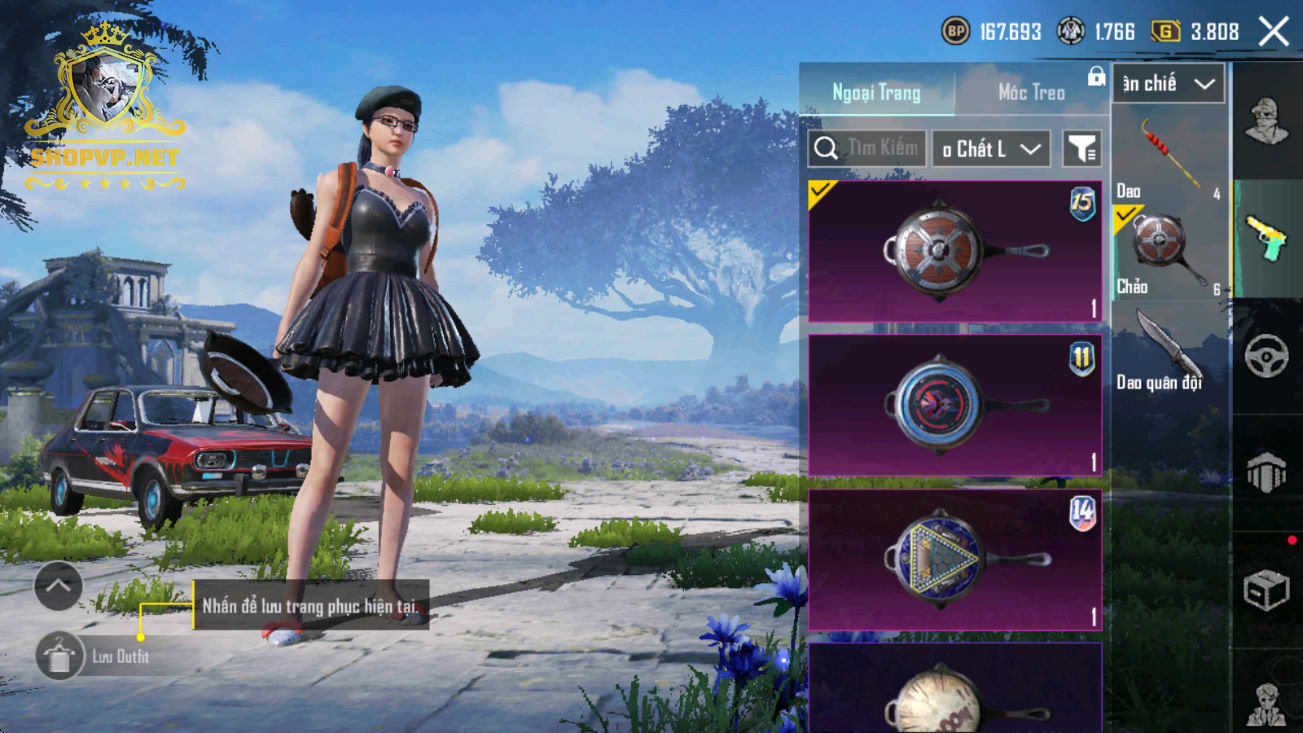Select the Chảo weapon type

click(1169, 252)
